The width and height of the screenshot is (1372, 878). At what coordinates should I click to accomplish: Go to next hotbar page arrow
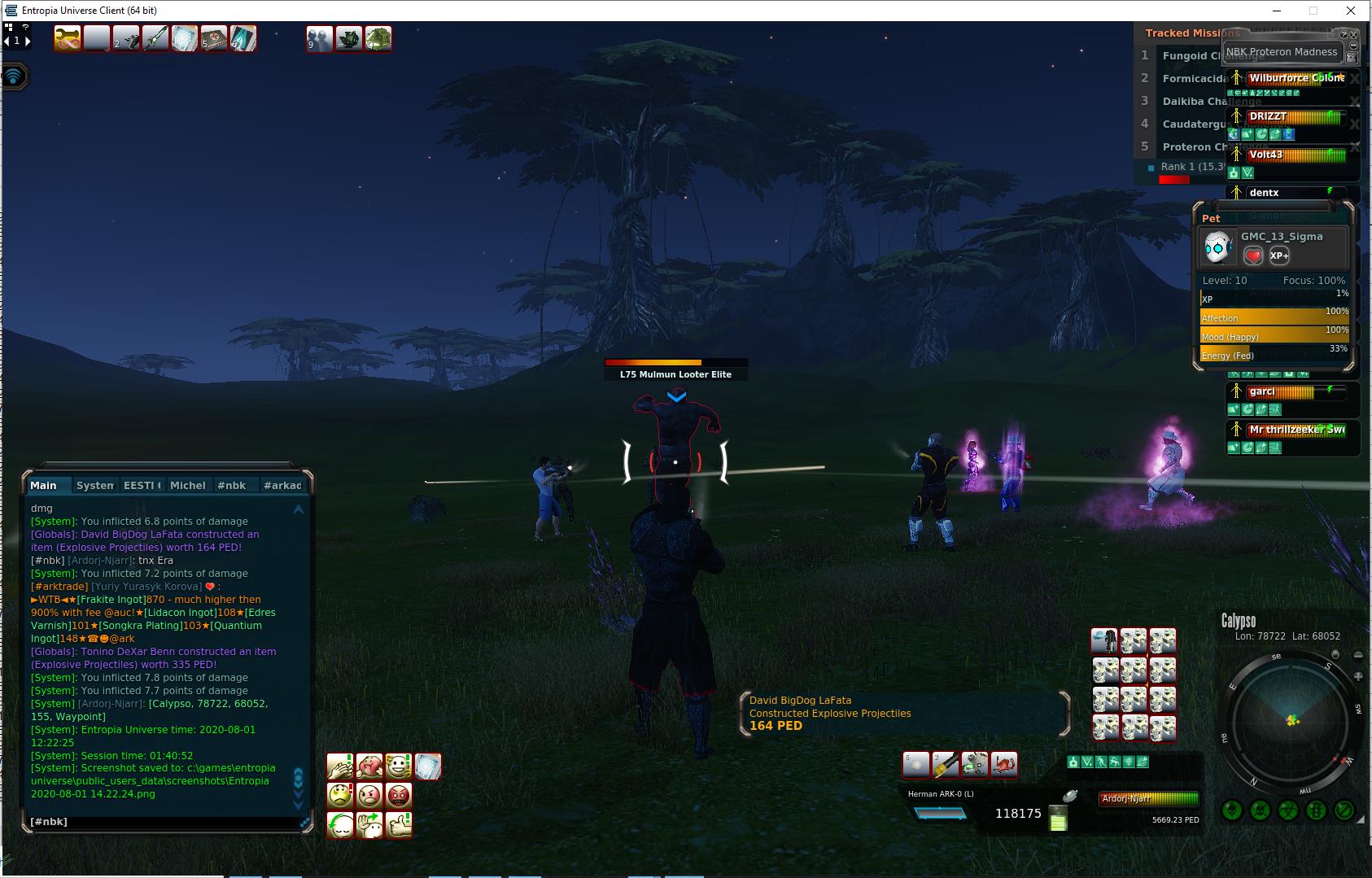(x=28, y=41)
